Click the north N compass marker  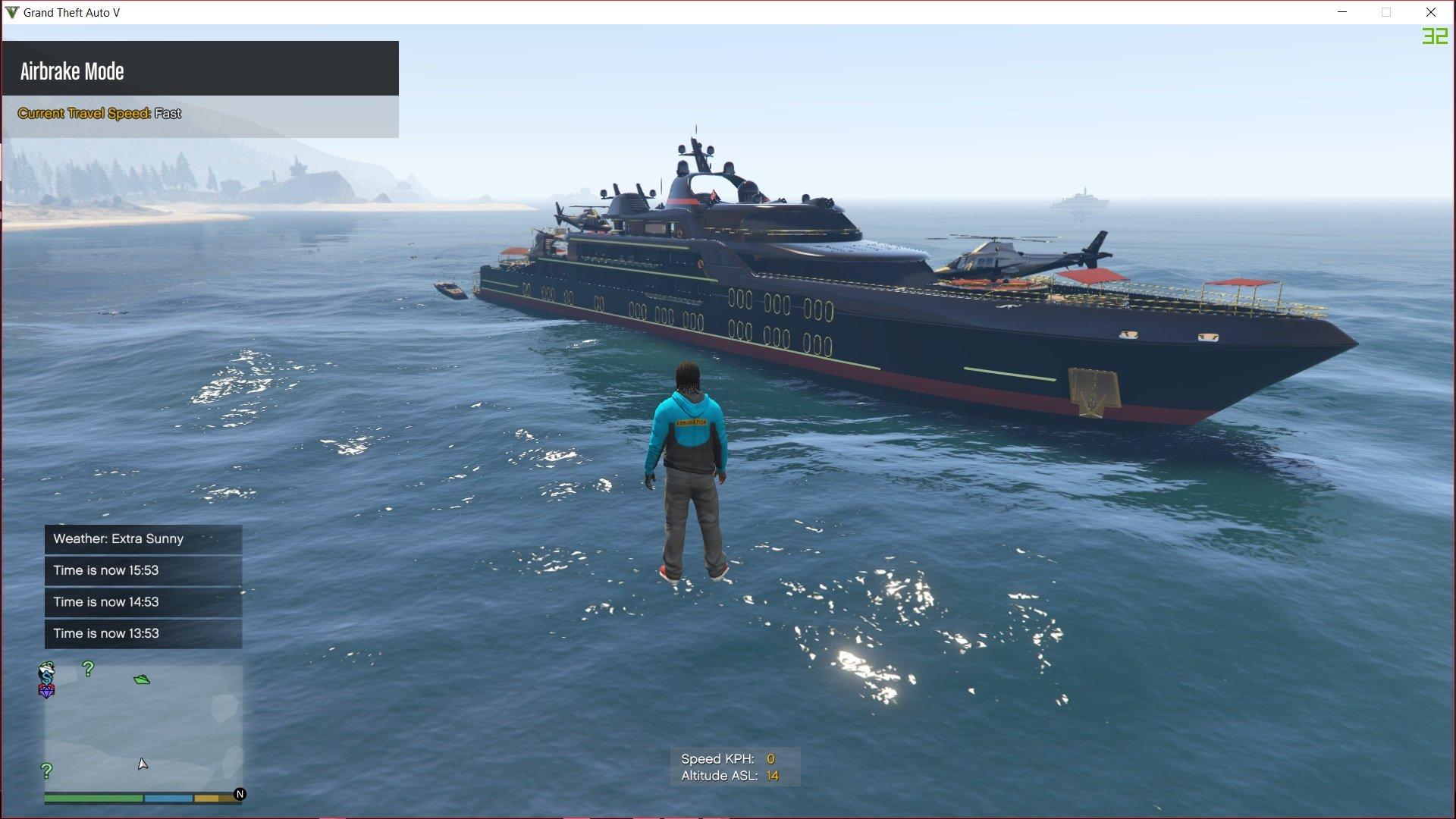tap(240, 794)
